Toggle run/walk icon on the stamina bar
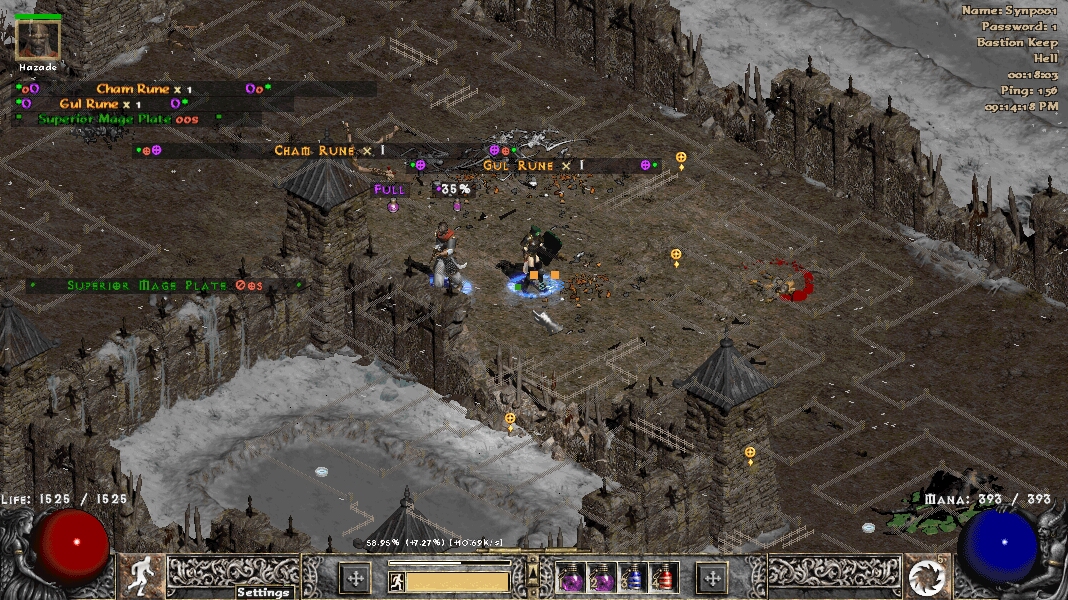This screenshot has width=1068, height=600. pos(396,581)
